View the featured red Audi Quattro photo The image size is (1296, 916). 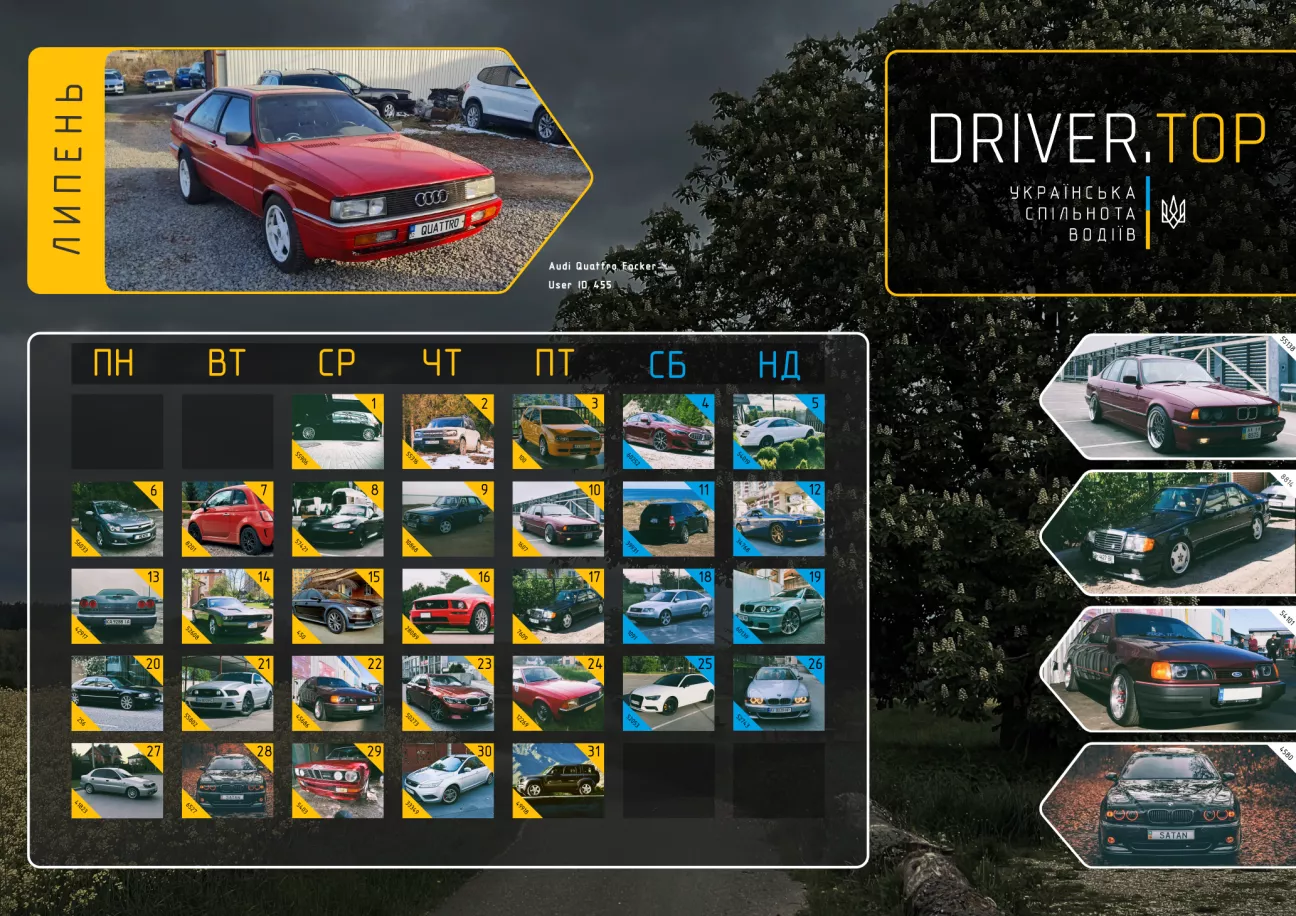click(340, 170)
